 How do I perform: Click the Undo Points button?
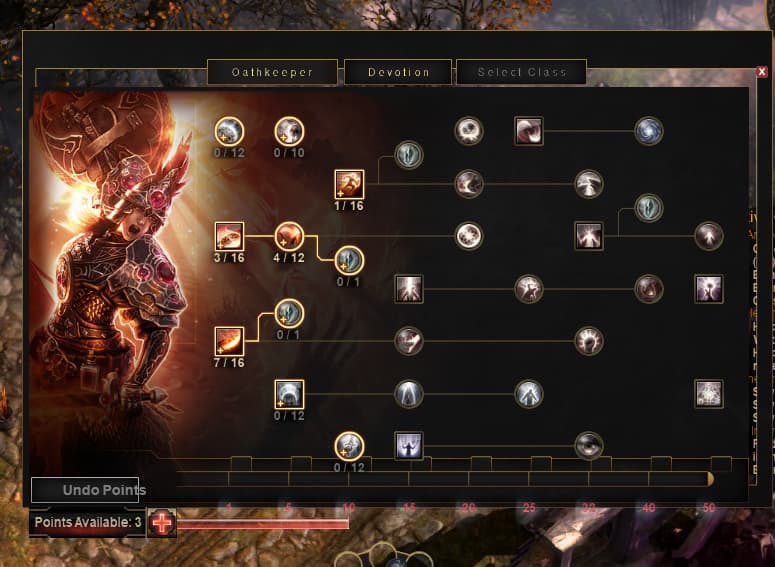click(x=85, y=490)
